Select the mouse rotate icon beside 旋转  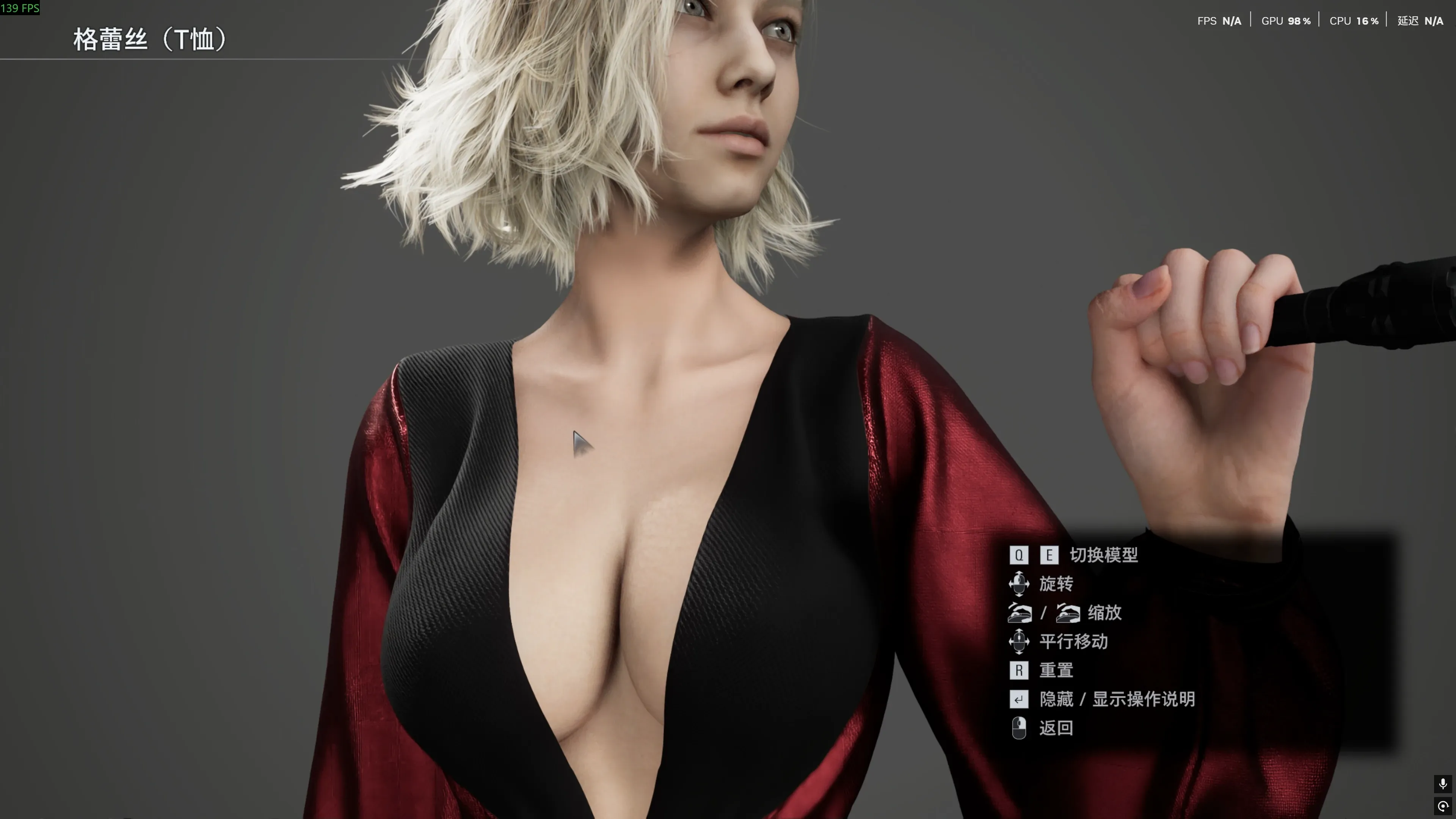pos(1020,584)
